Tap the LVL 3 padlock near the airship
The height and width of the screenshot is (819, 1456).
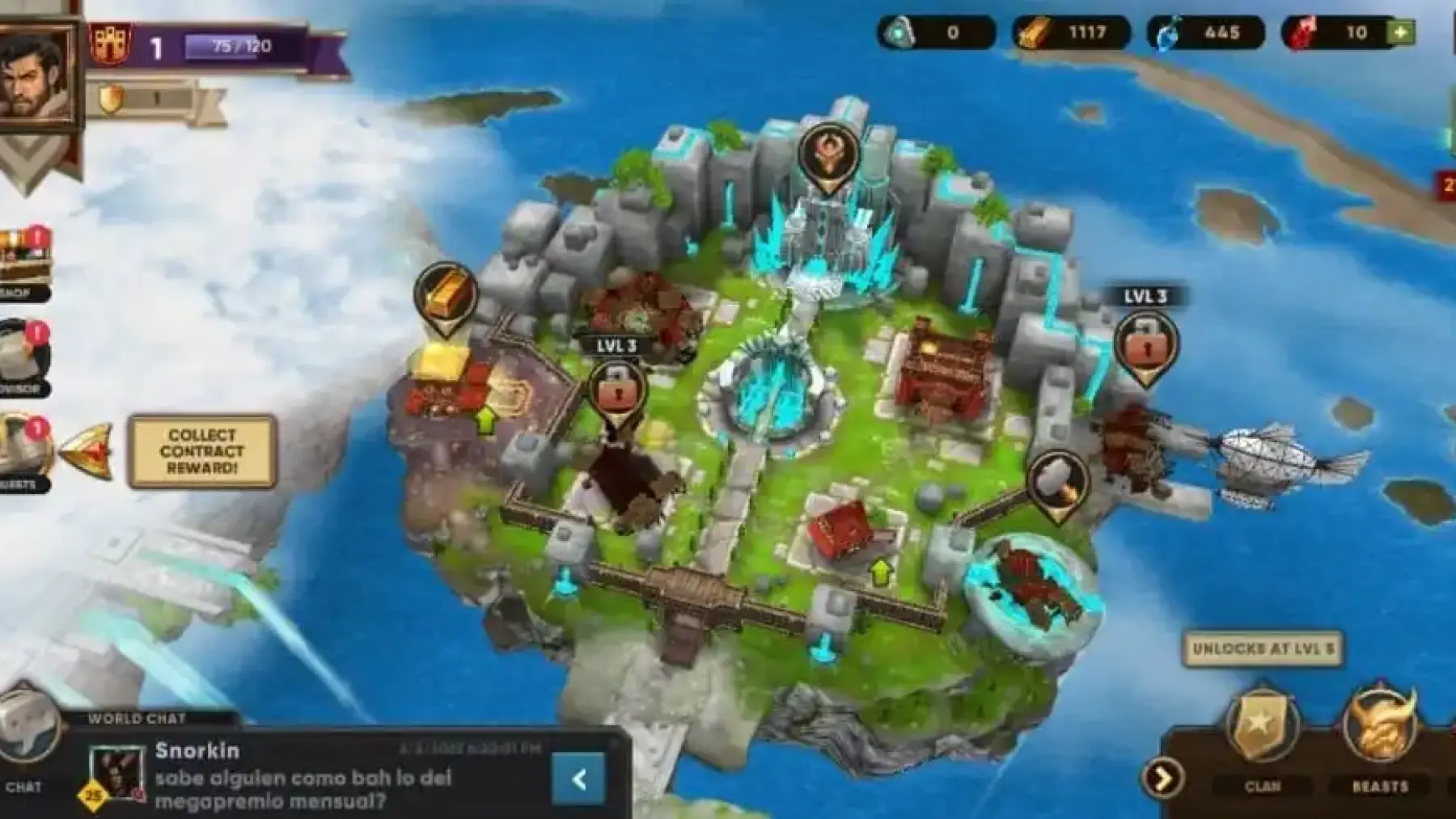[x=1145, y=344]
